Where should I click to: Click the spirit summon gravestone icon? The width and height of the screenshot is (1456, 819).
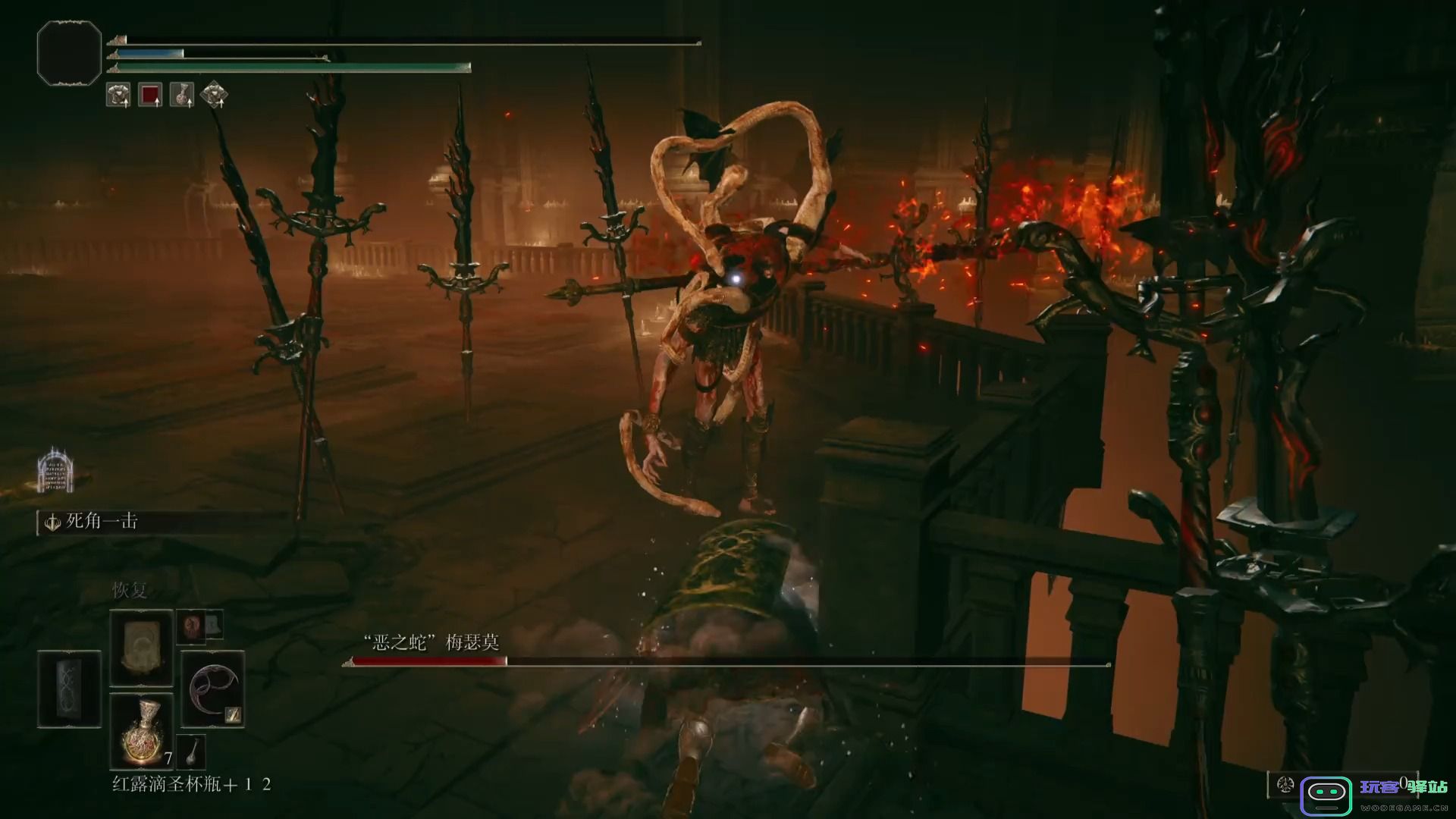pos(55,469)
